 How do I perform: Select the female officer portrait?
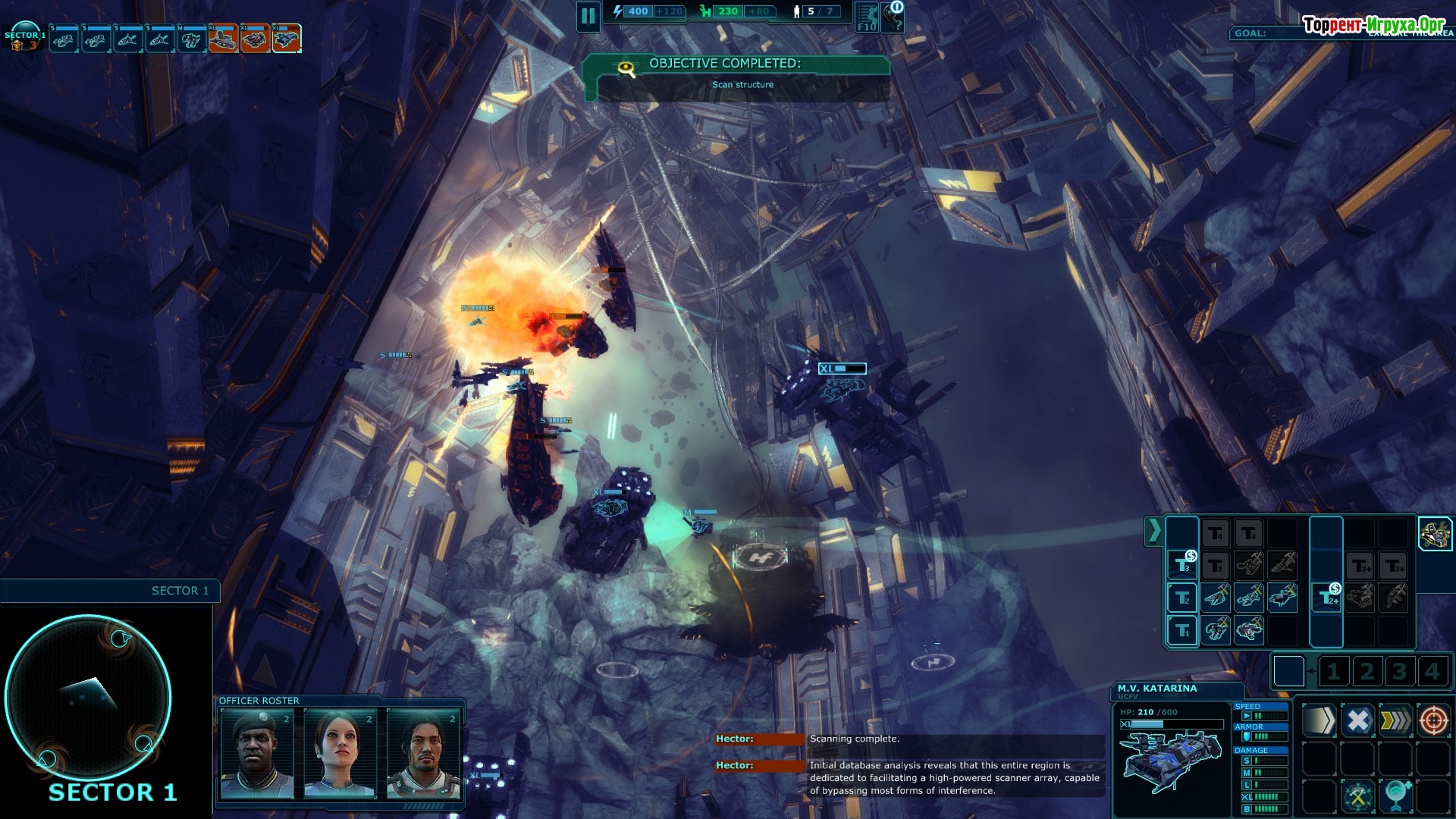pos(340,753)
